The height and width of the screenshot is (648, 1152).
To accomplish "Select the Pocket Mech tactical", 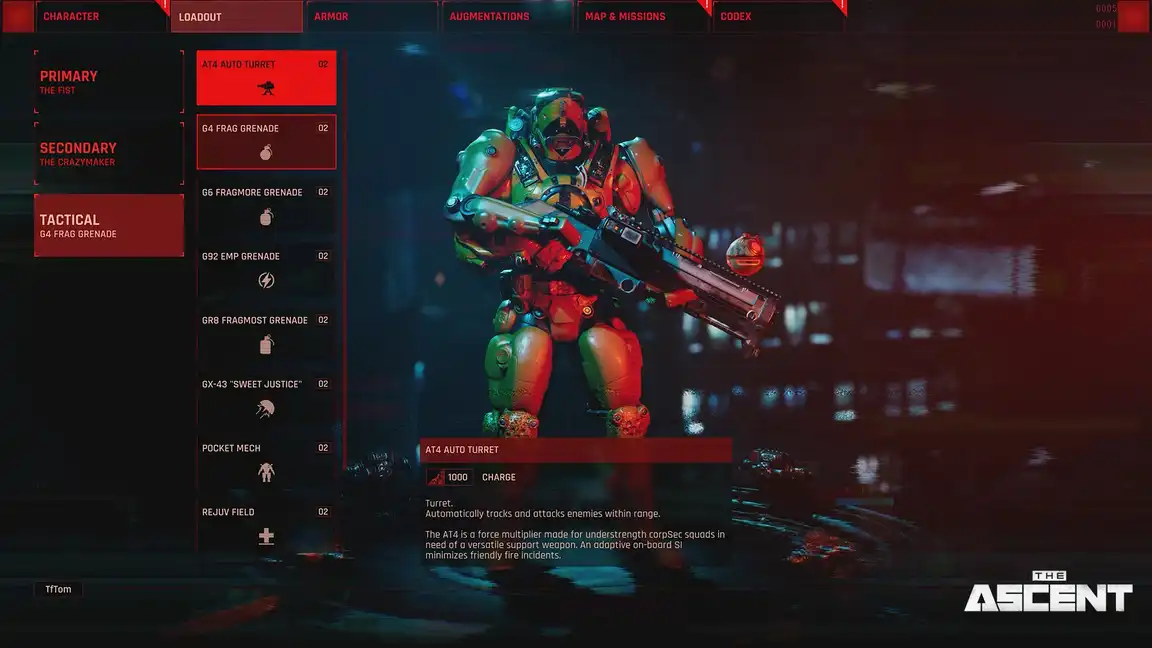I will (x=266, y=462).
